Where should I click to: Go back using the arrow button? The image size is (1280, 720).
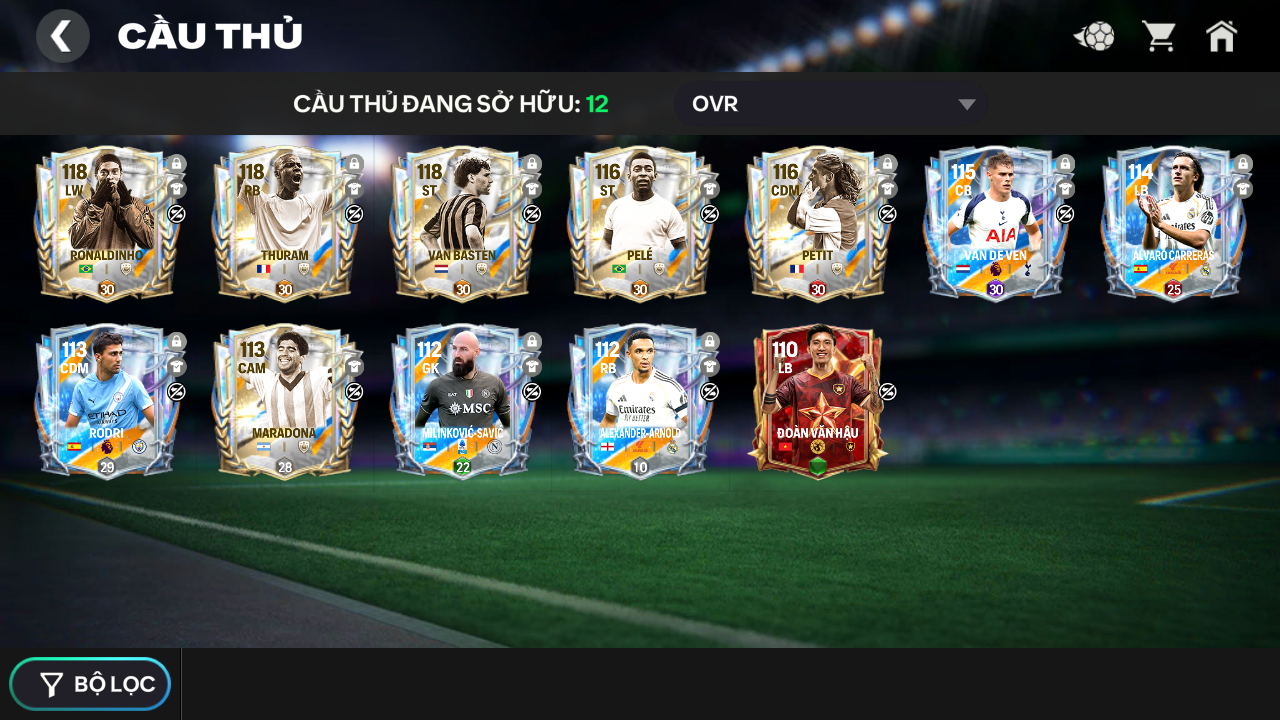[62, 36]
